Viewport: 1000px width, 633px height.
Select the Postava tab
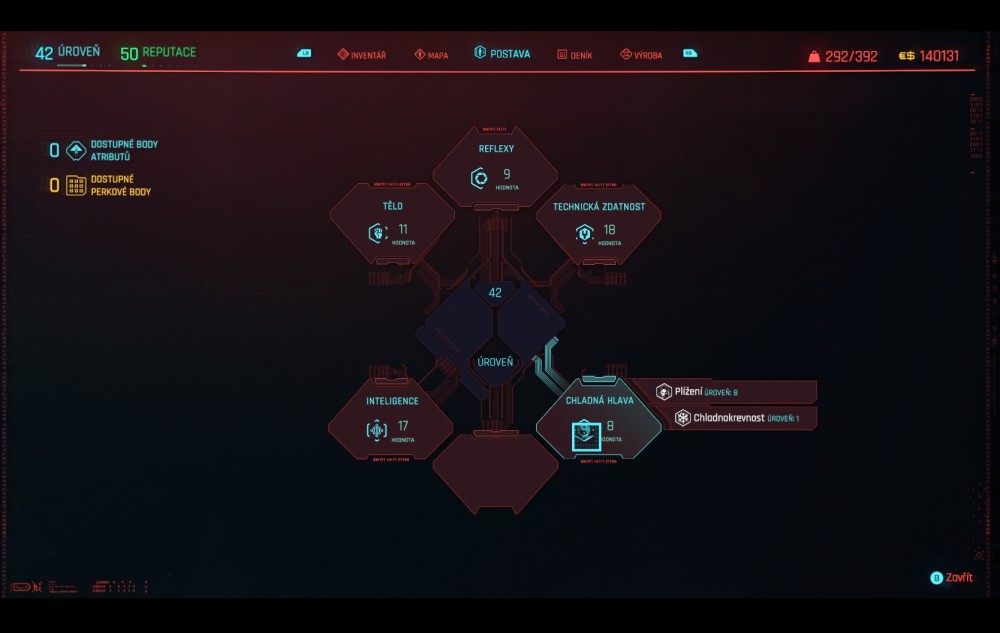502,54
